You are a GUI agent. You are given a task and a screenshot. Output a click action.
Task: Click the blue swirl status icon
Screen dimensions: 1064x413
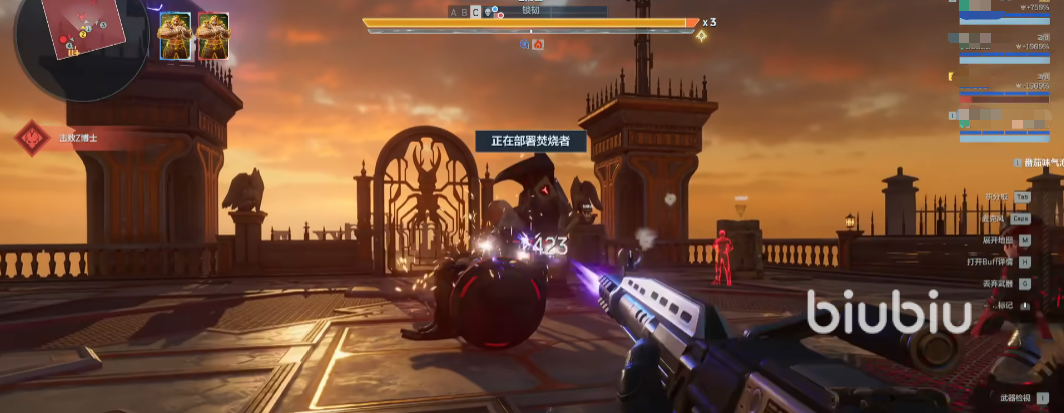coord(525,44)
